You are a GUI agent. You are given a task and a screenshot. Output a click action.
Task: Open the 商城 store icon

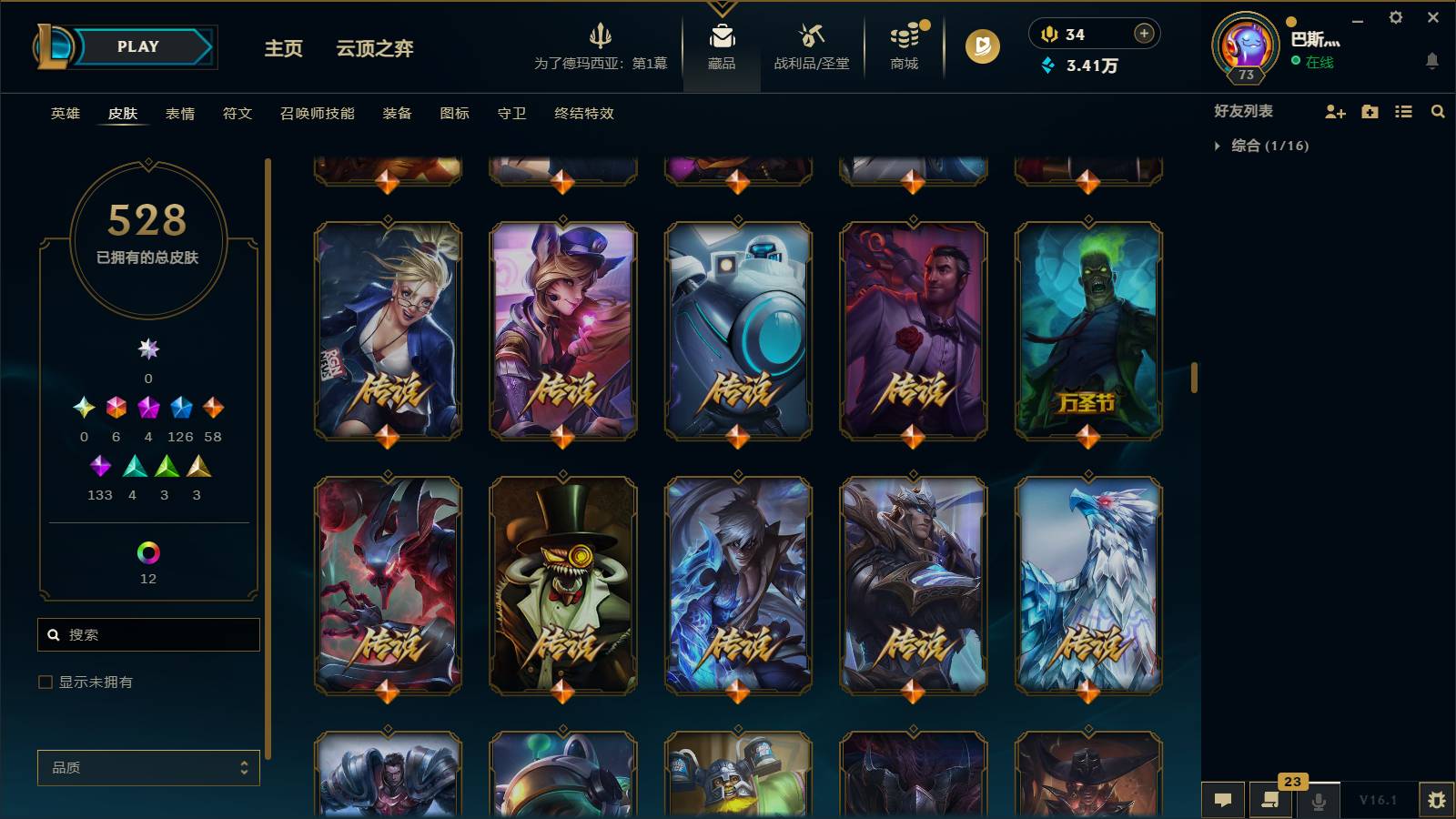point(903,41)
